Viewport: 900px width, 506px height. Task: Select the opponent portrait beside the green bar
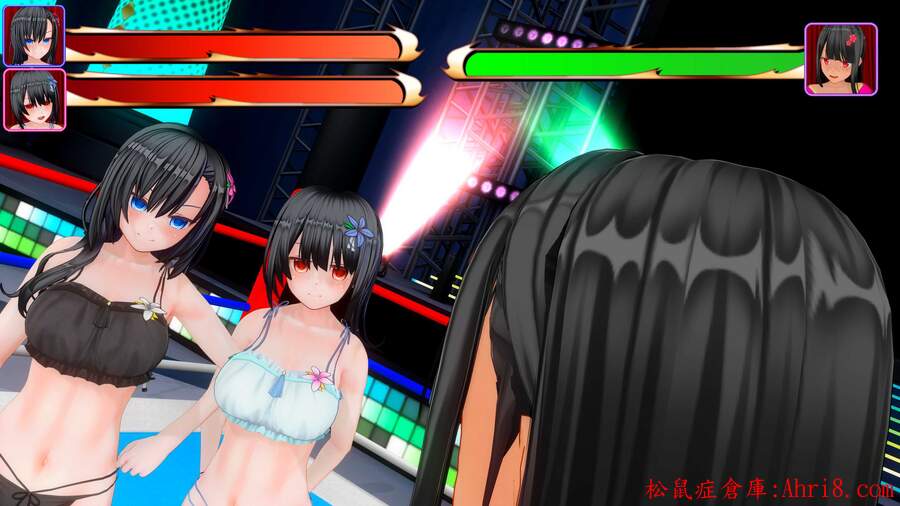[x=840, y=59]
